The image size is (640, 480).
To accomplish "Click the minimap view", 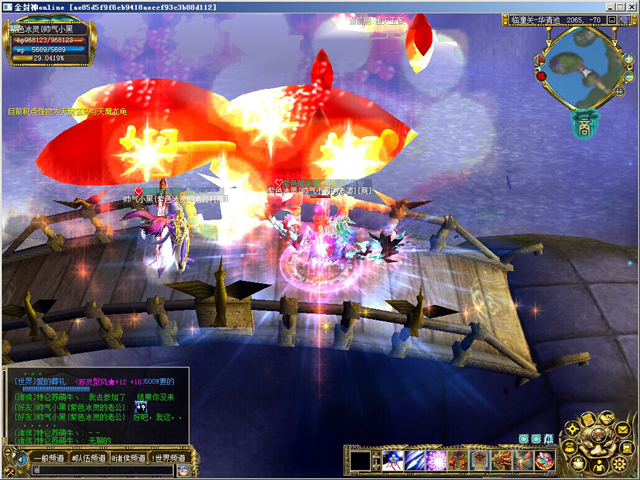I will click(x=585, y=72).
